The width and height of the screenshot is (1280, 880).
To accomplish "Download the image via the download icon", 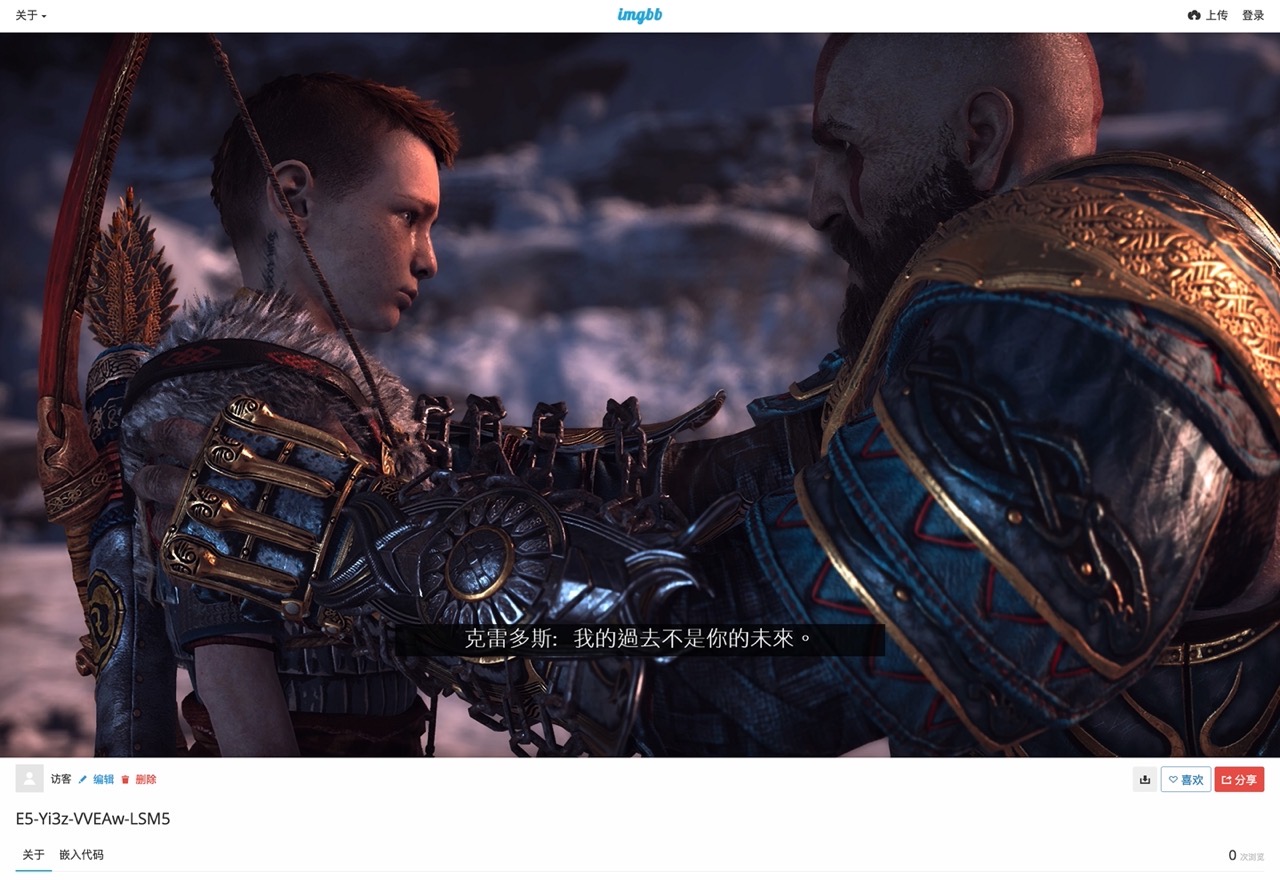I will coord(1144,779).
